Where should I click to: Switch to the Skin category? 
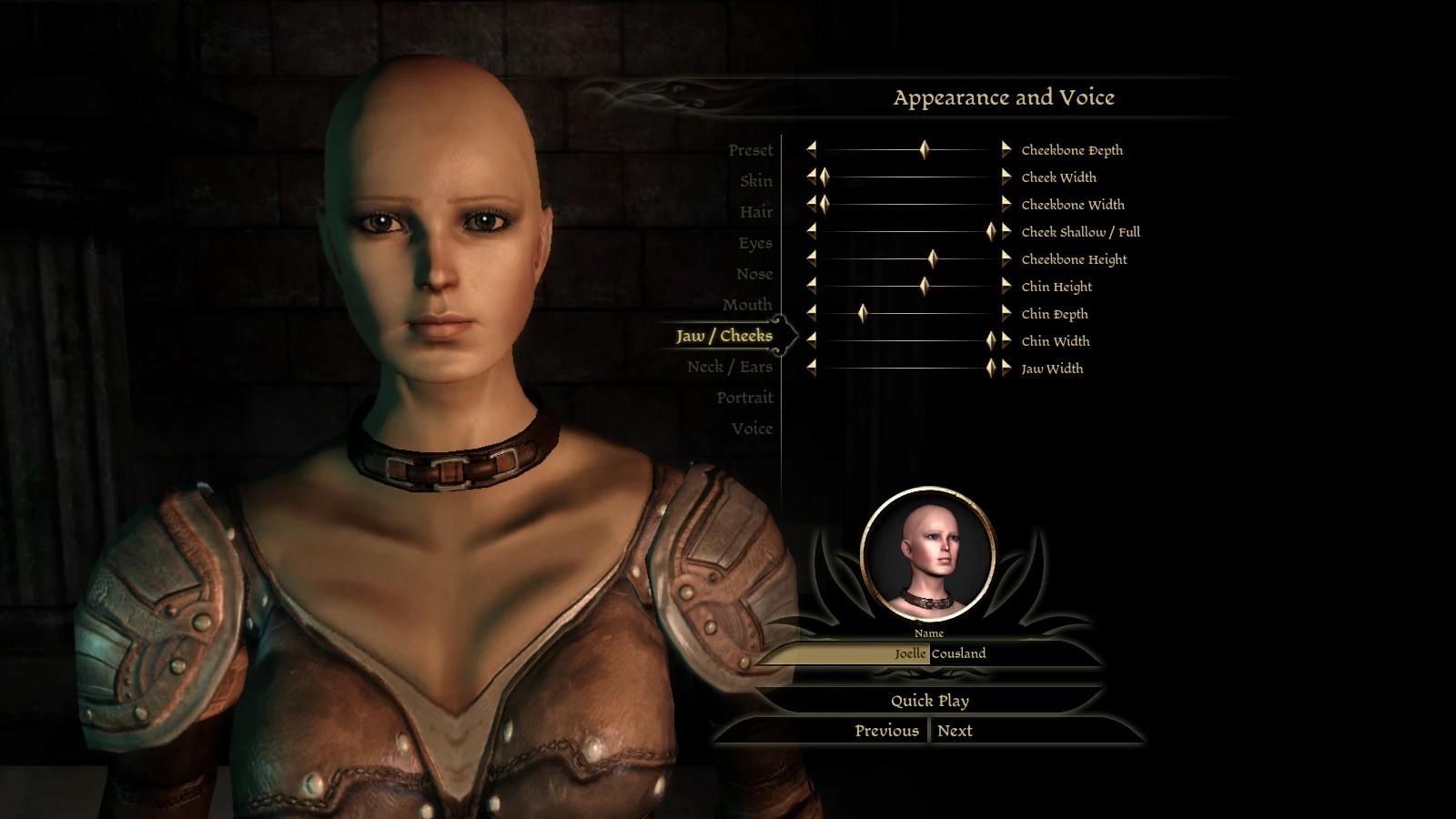755,181
